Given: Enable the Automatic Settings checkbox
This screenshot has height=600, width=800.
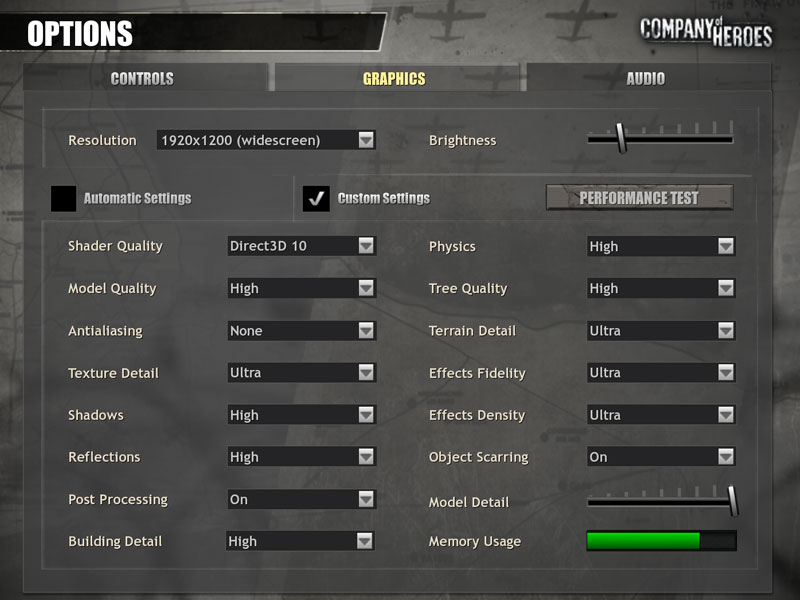Looking at the screenshot, I should (64, 198).
